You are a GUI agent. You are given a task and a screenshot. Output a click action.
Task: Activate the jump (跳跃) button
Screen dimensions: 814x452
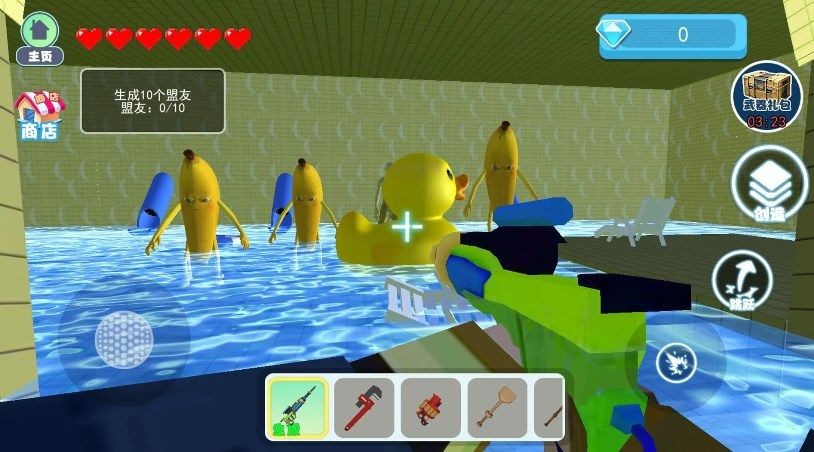coord(741,279)
